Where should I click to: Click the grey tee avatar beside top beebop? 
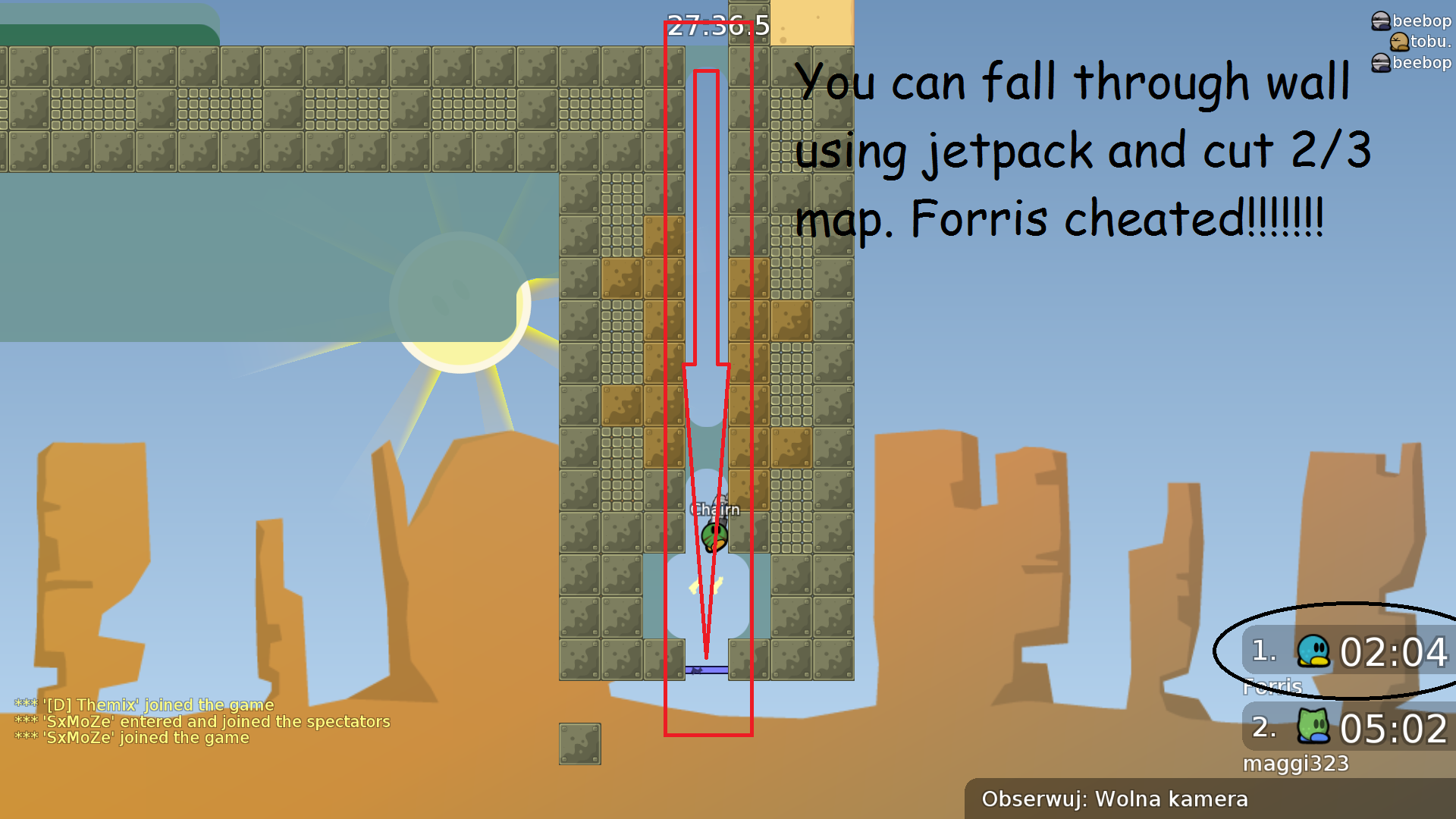click(x=1380, y=21)
